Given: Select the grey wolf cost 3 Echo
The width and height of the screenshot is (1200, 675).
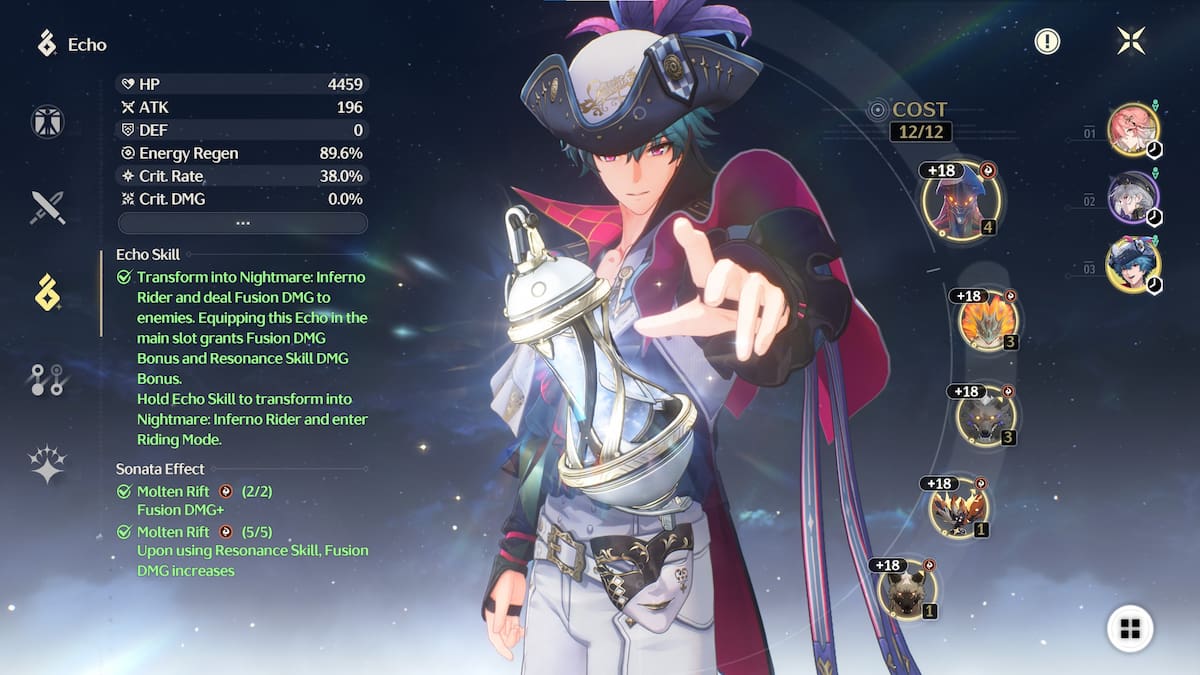Looking at the screenshot, I should (986, 416).
